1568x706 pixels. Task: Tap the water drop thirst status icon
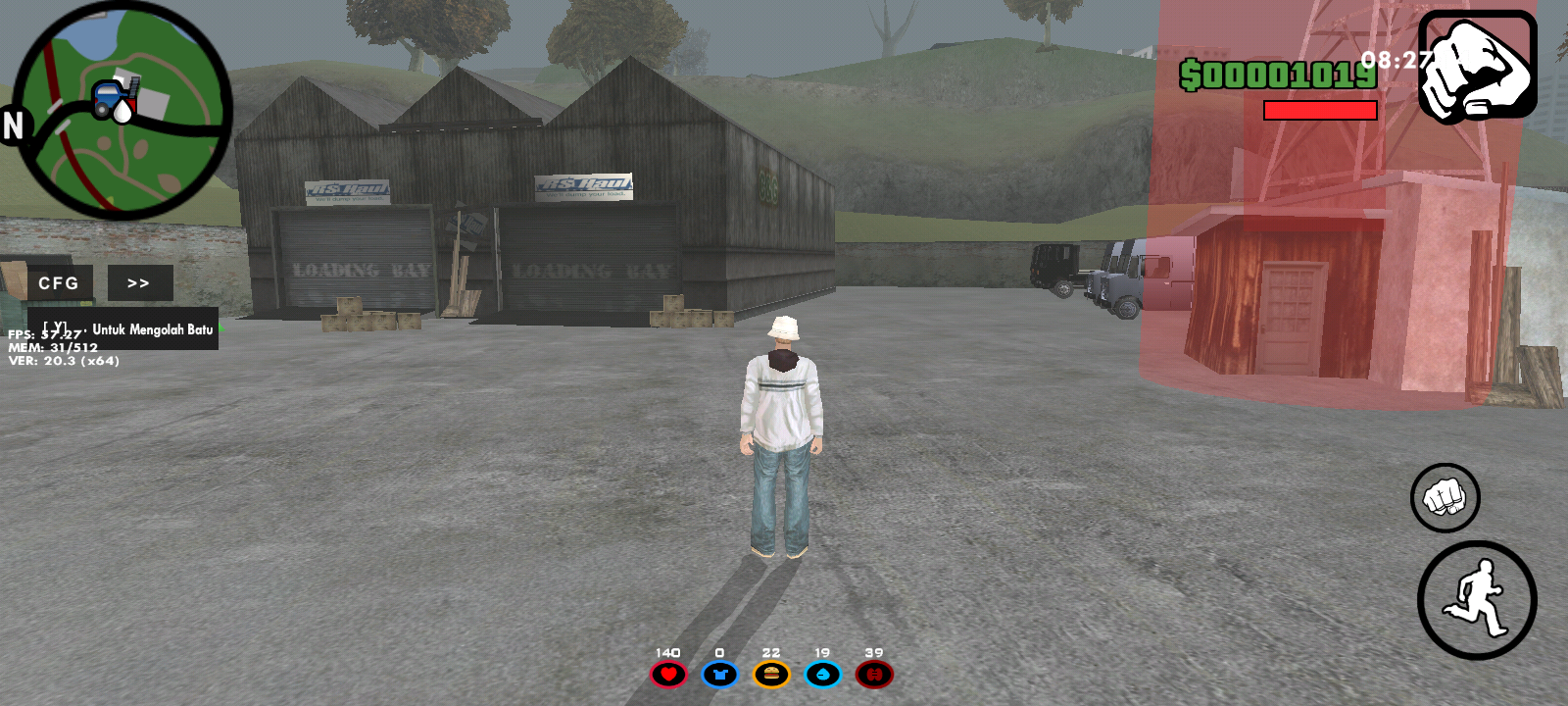pos(824,674)
